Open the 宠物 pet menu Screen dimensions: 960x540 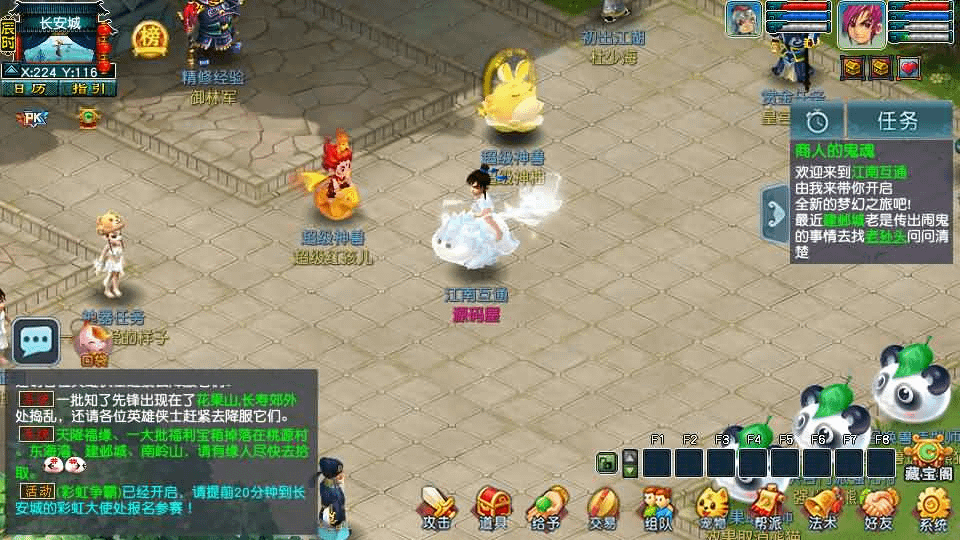pos(712,507)
